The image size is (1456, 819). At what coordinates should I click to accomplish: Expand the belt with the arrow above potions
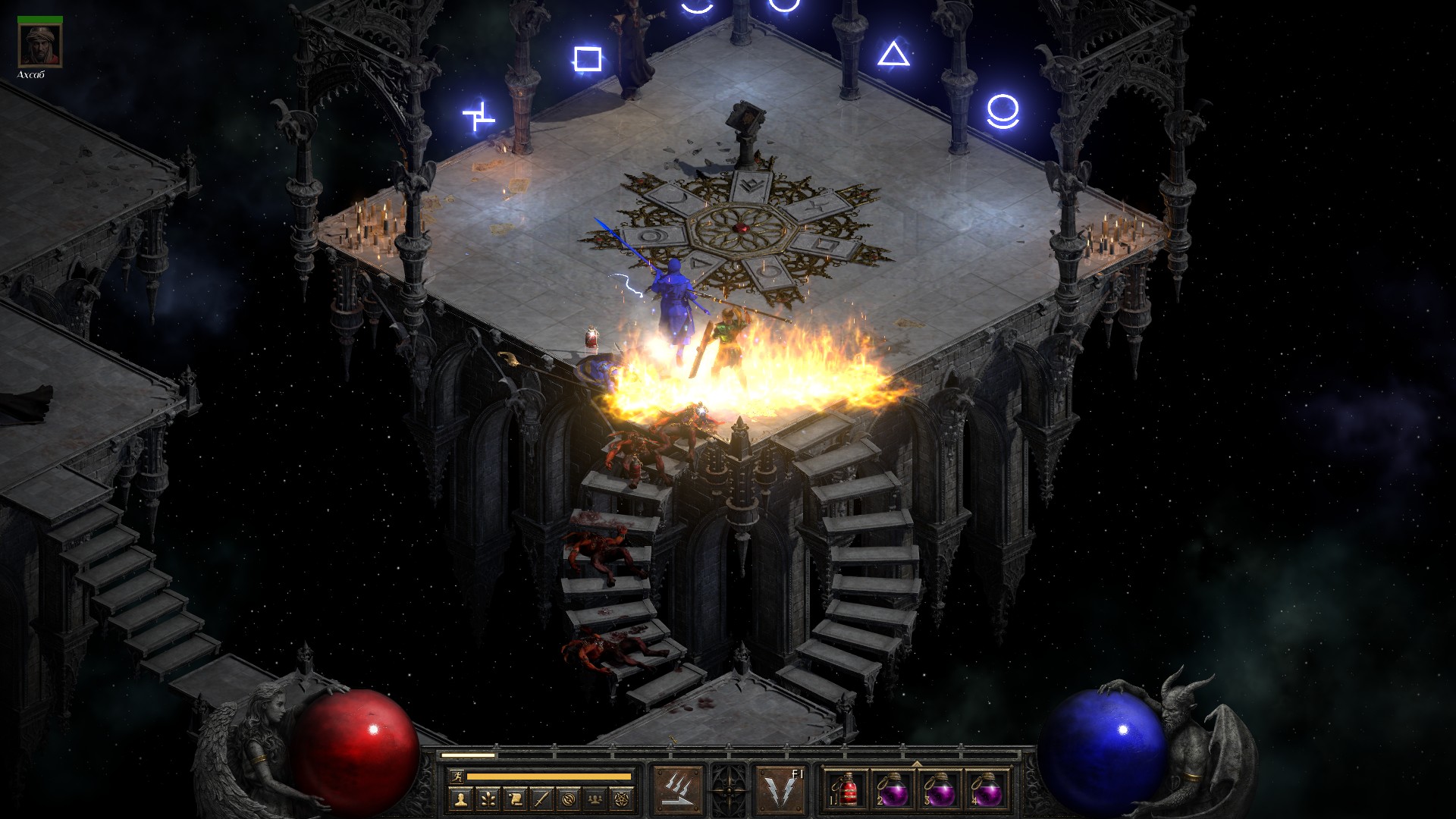[917, 763]
